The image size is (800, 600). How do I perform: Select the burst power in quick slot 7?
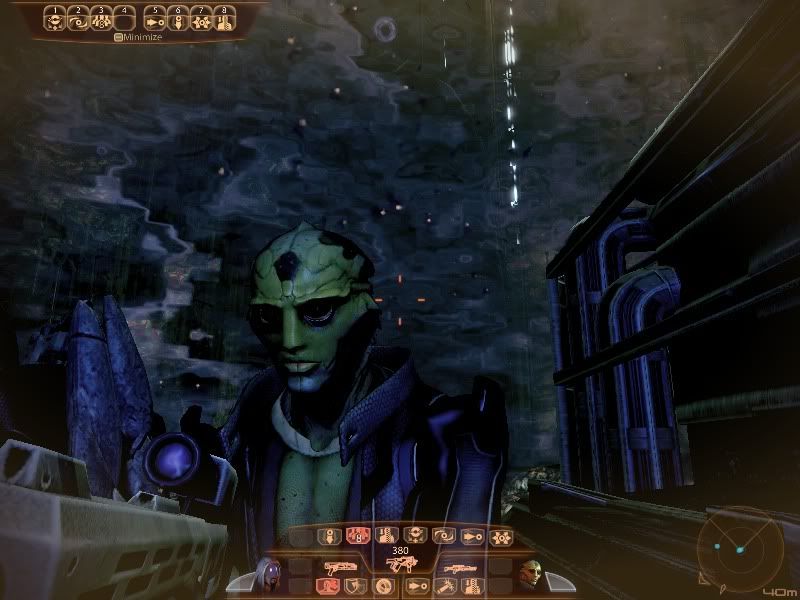[x=201, y=19]
